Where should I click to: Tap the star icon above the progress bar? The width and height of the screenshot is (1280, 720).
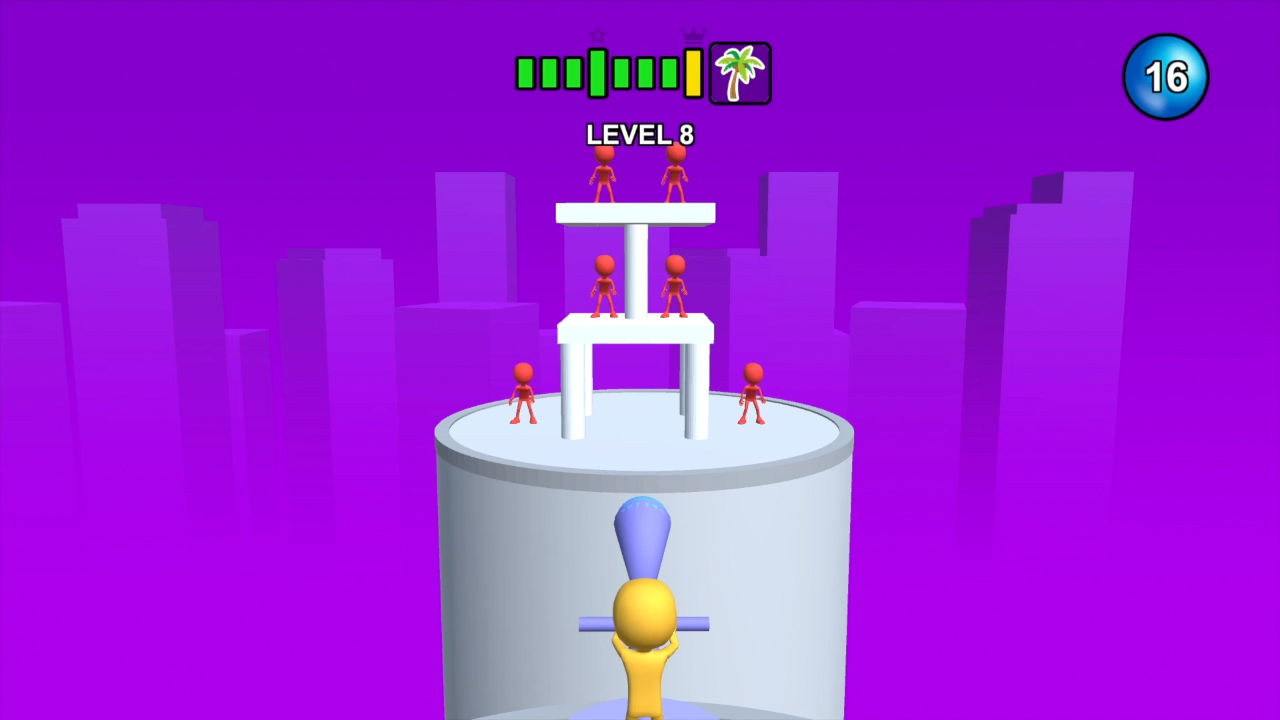pyautogui.click(x=597, y=36)
